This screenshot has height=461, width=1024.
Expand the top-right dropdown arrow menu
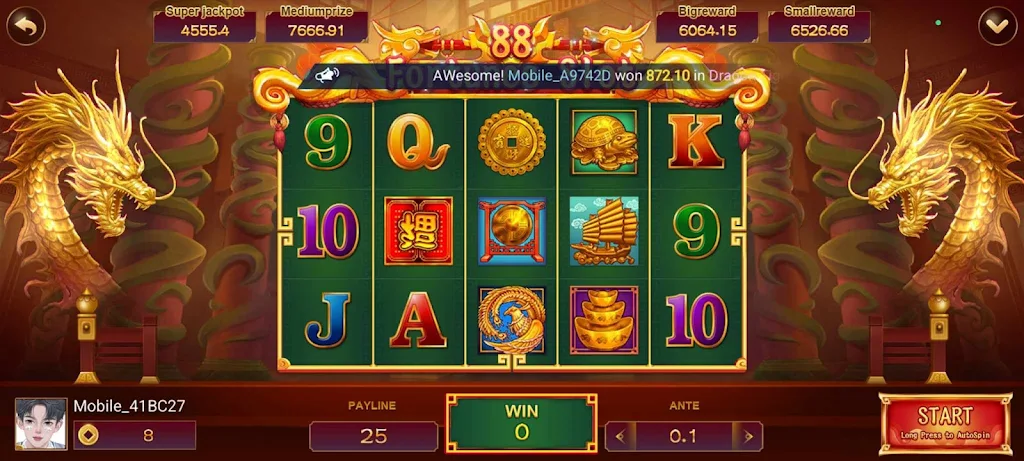996,24
